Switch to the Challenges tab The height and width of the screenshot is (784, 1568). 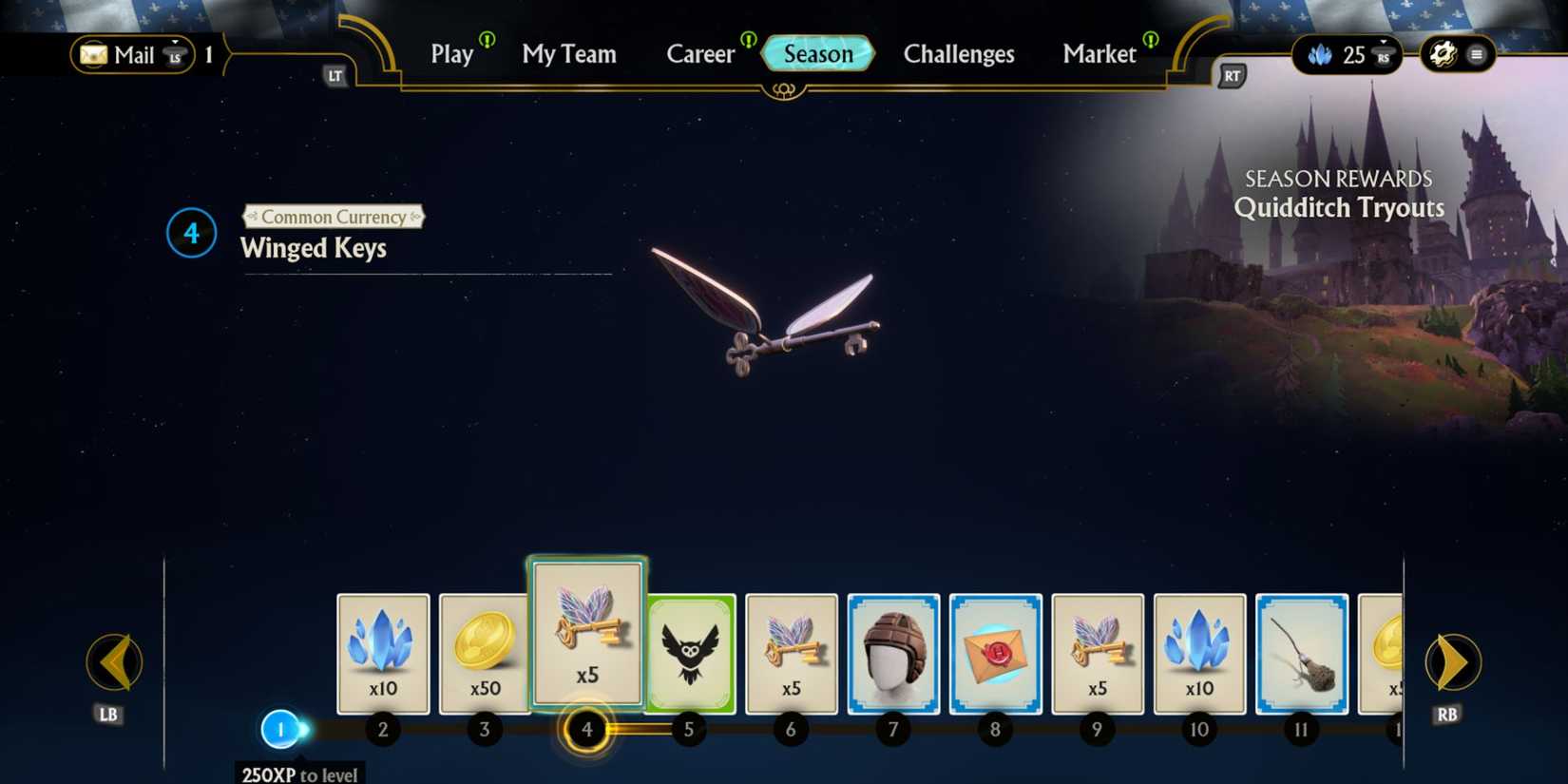(x=958, y=54)
